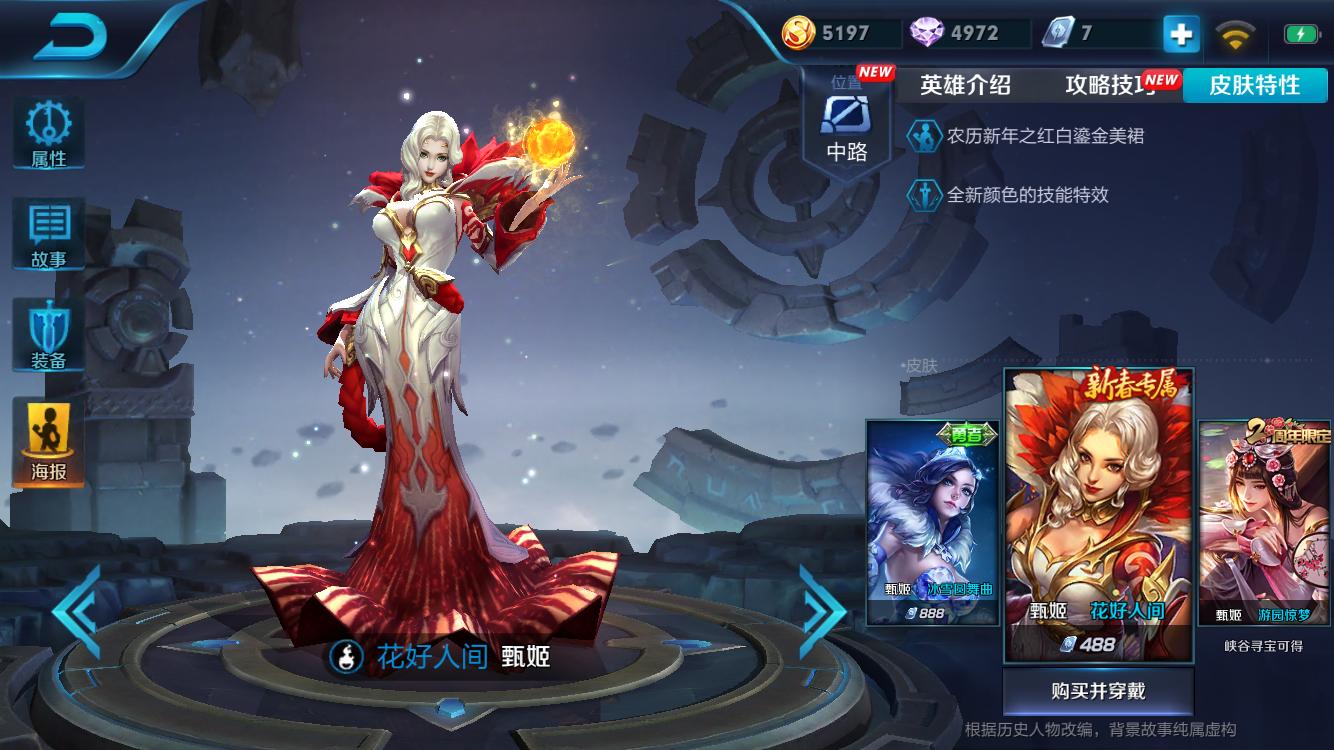Open the 攻略技巧 tab
Viewport: 1334px width, 750px height.
click(1110, 86)
